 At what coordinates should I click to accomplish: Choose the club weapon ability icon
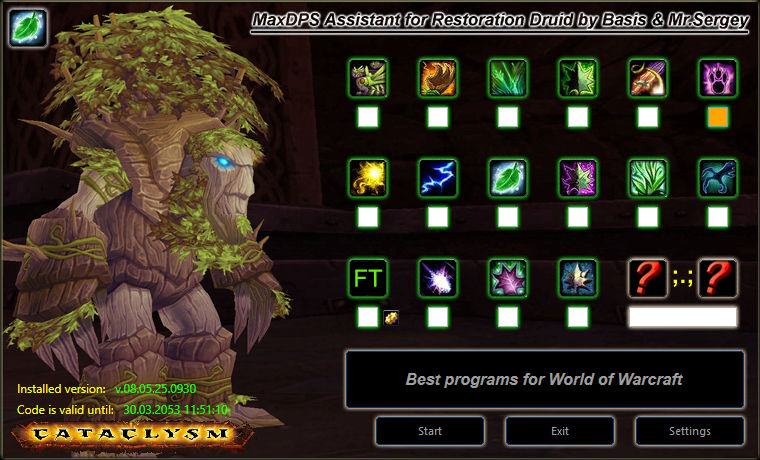pos(648,78)
